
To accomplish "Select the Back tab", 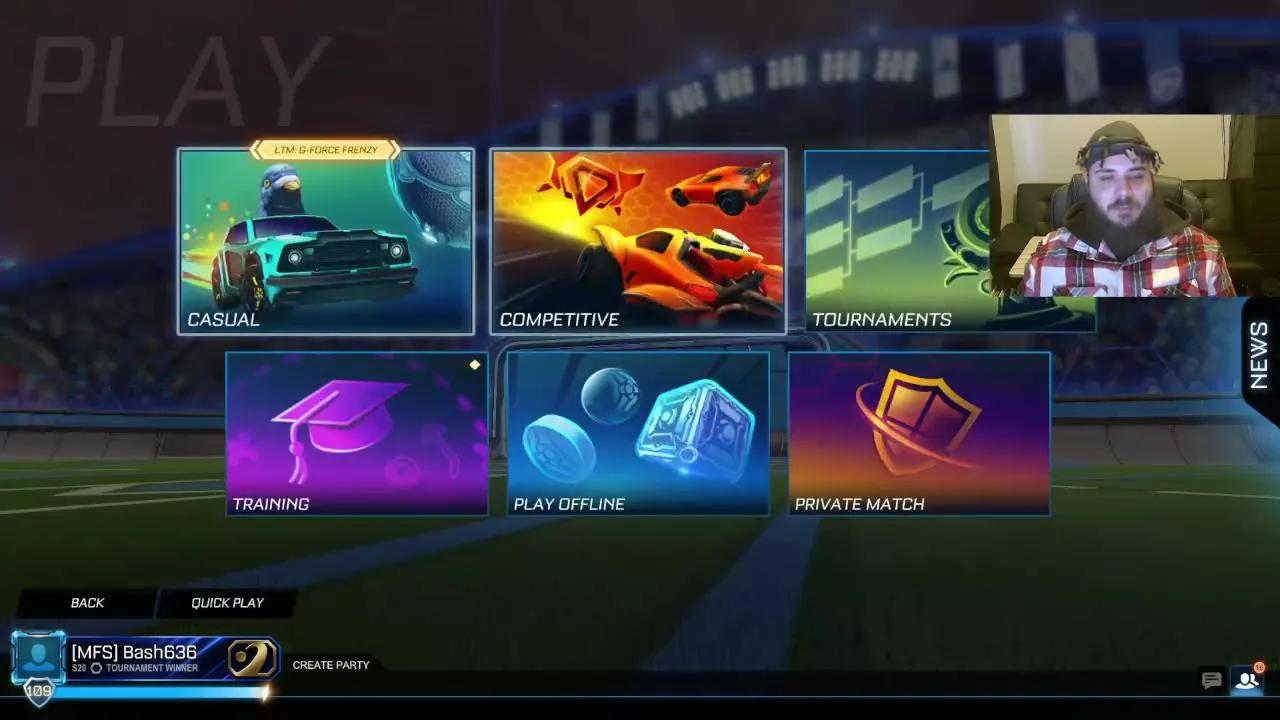I will click(x=88, y=602).
